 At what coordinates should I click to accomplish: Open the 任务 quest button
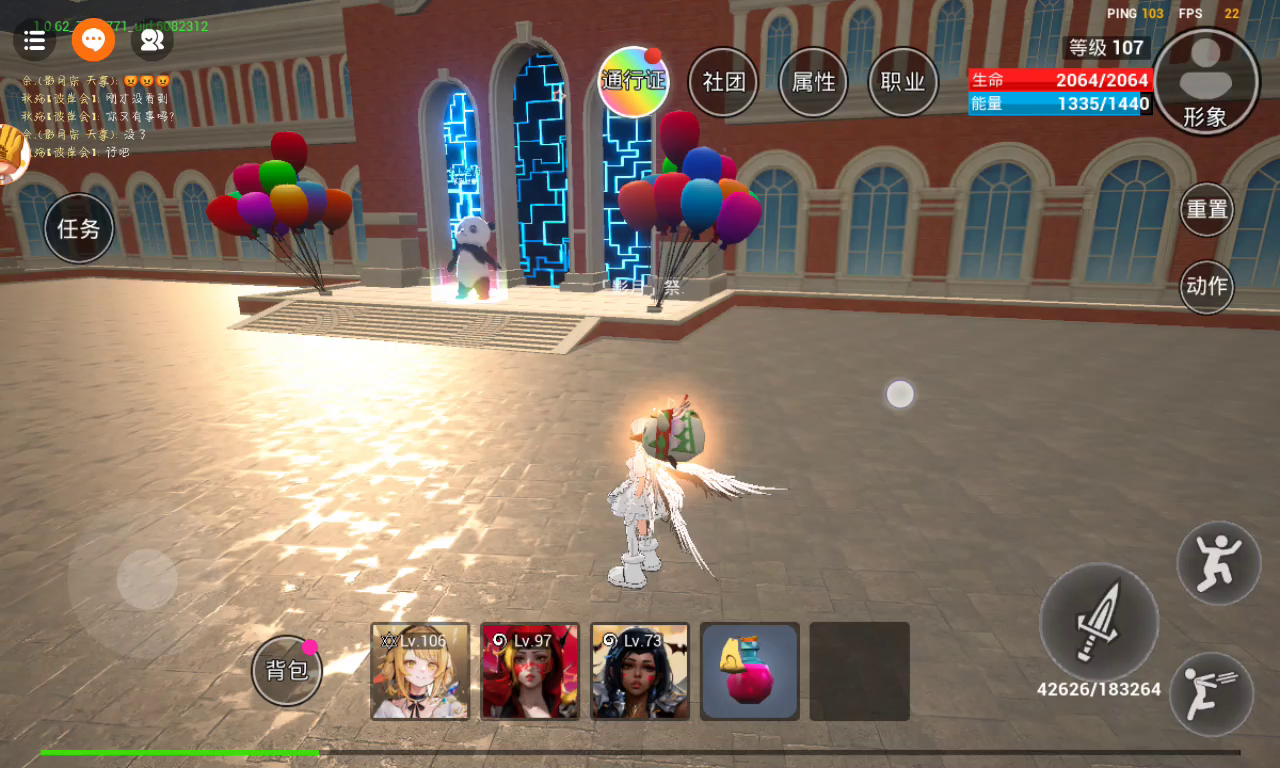tap(79, 229)
